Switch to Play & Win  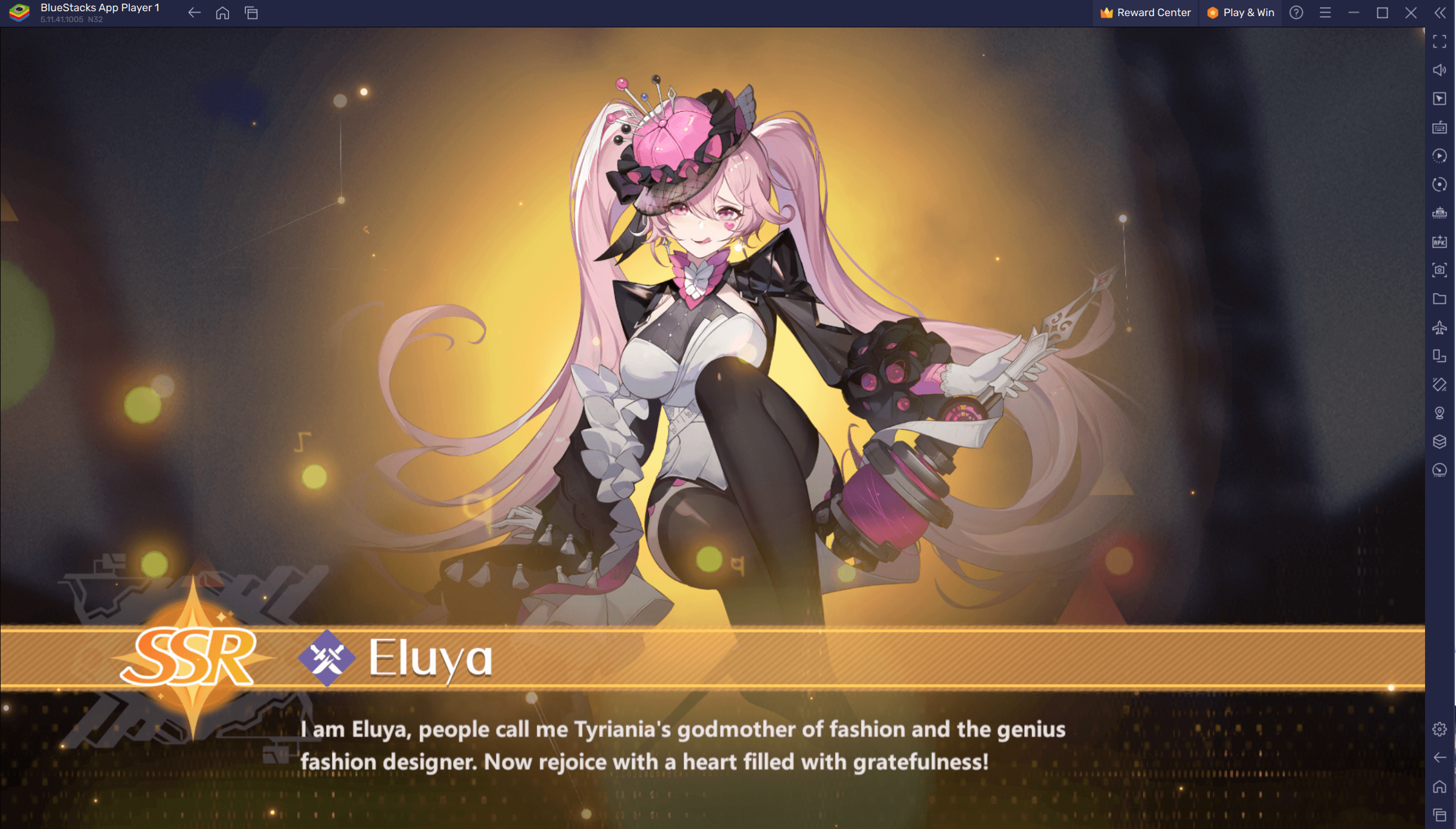(x=1241, y=12)
